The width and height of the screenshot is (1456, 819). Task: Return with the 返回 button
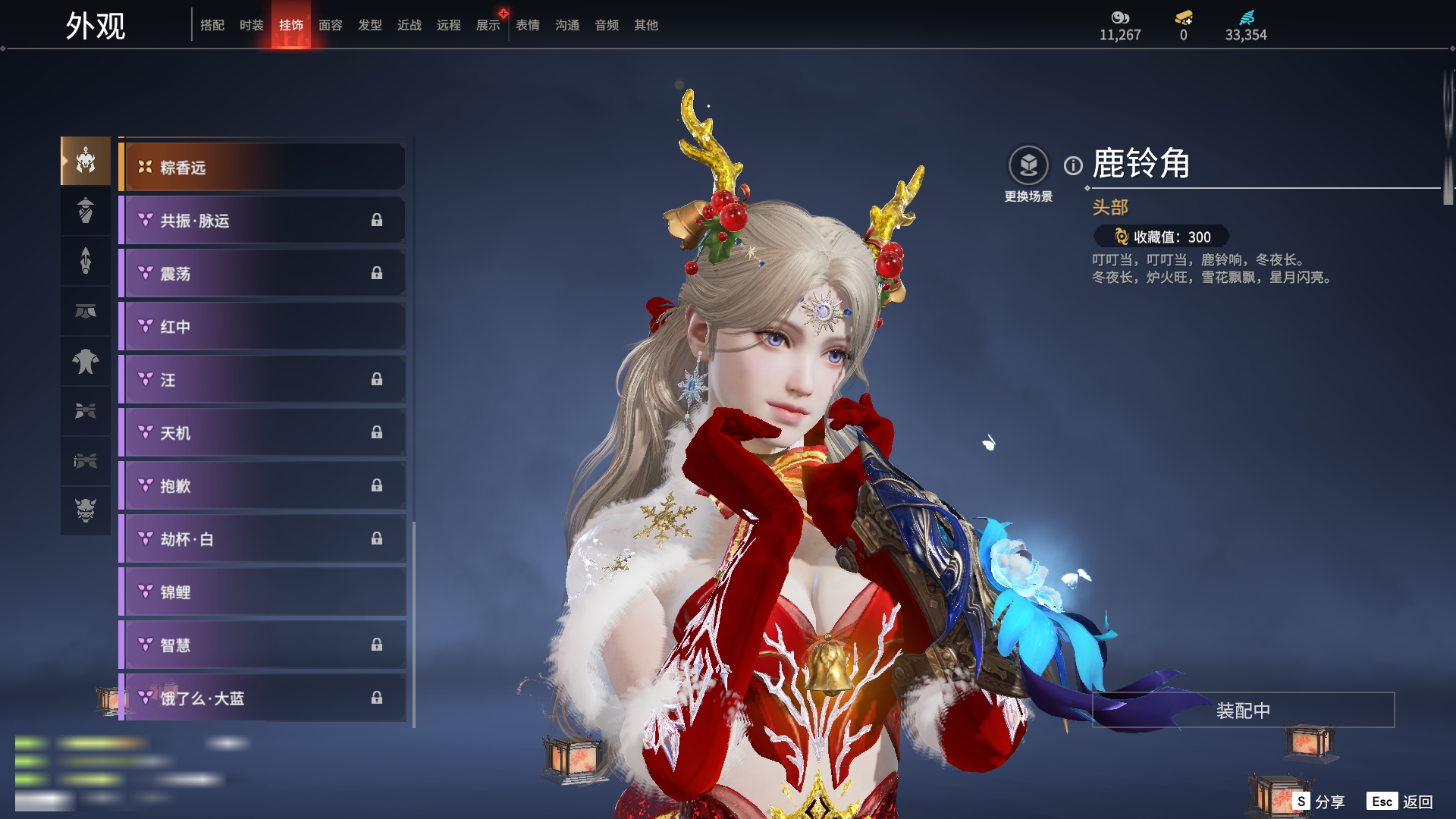[1401, 802]
